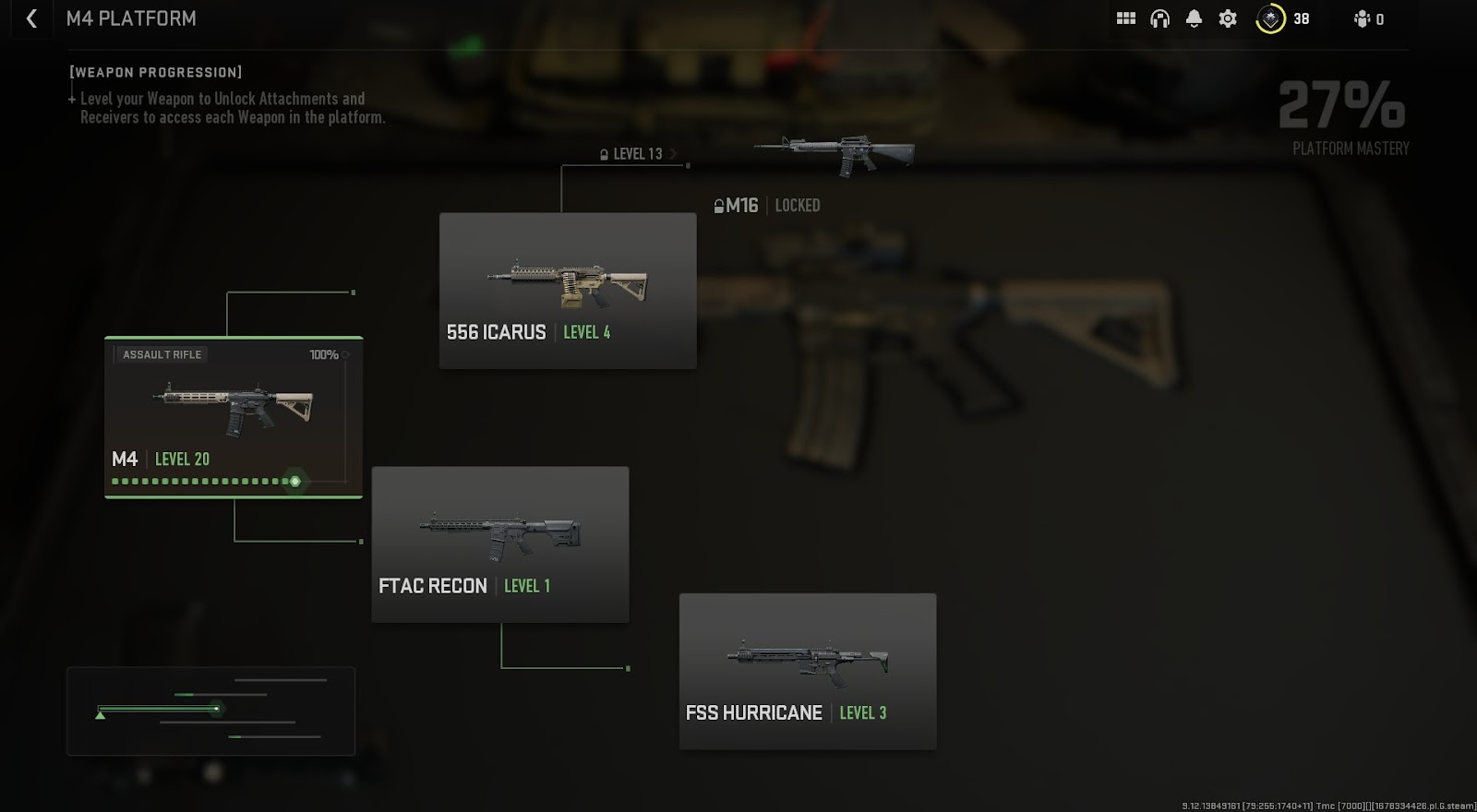Open the headset voice channels icon

pyautogui.click(x=1159, y=18)
